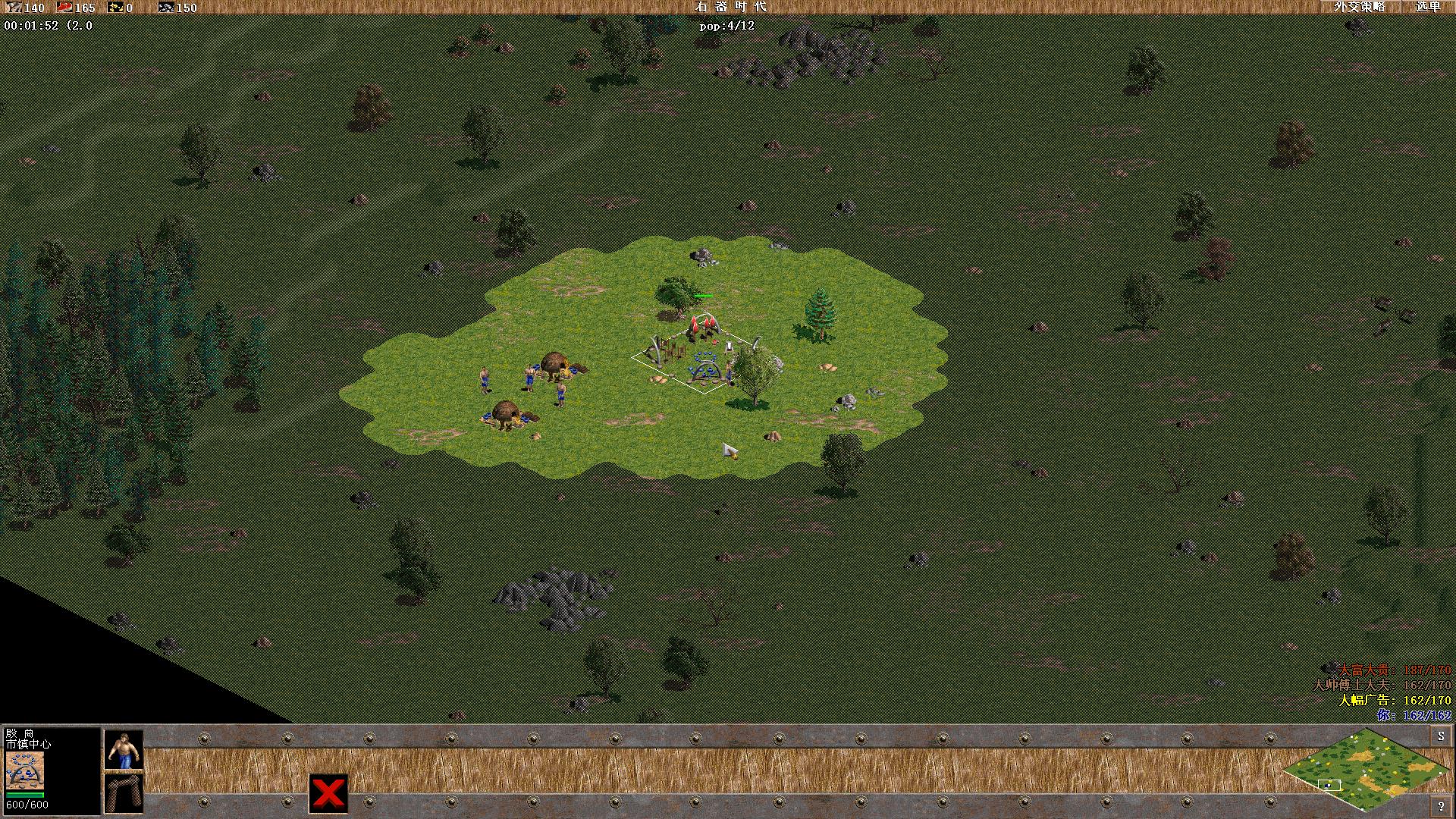Screen dimensions: 1456x819
Task: Click the command icon below the villager portrait
Action: click(126, 792)
